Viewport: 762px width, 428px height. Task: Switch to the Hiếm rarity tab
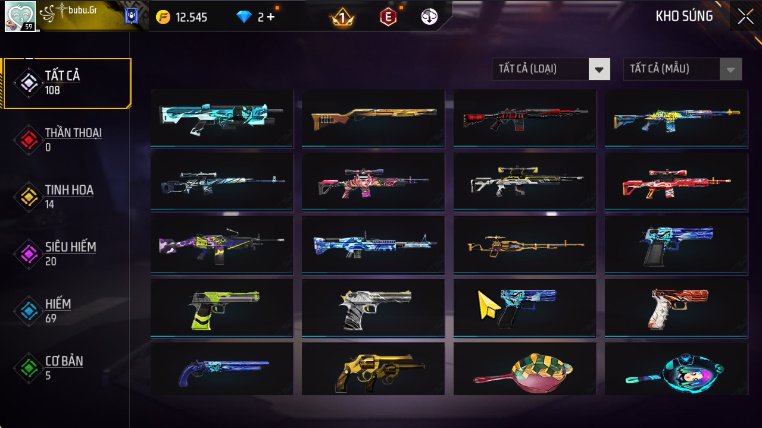click(66, 310)
